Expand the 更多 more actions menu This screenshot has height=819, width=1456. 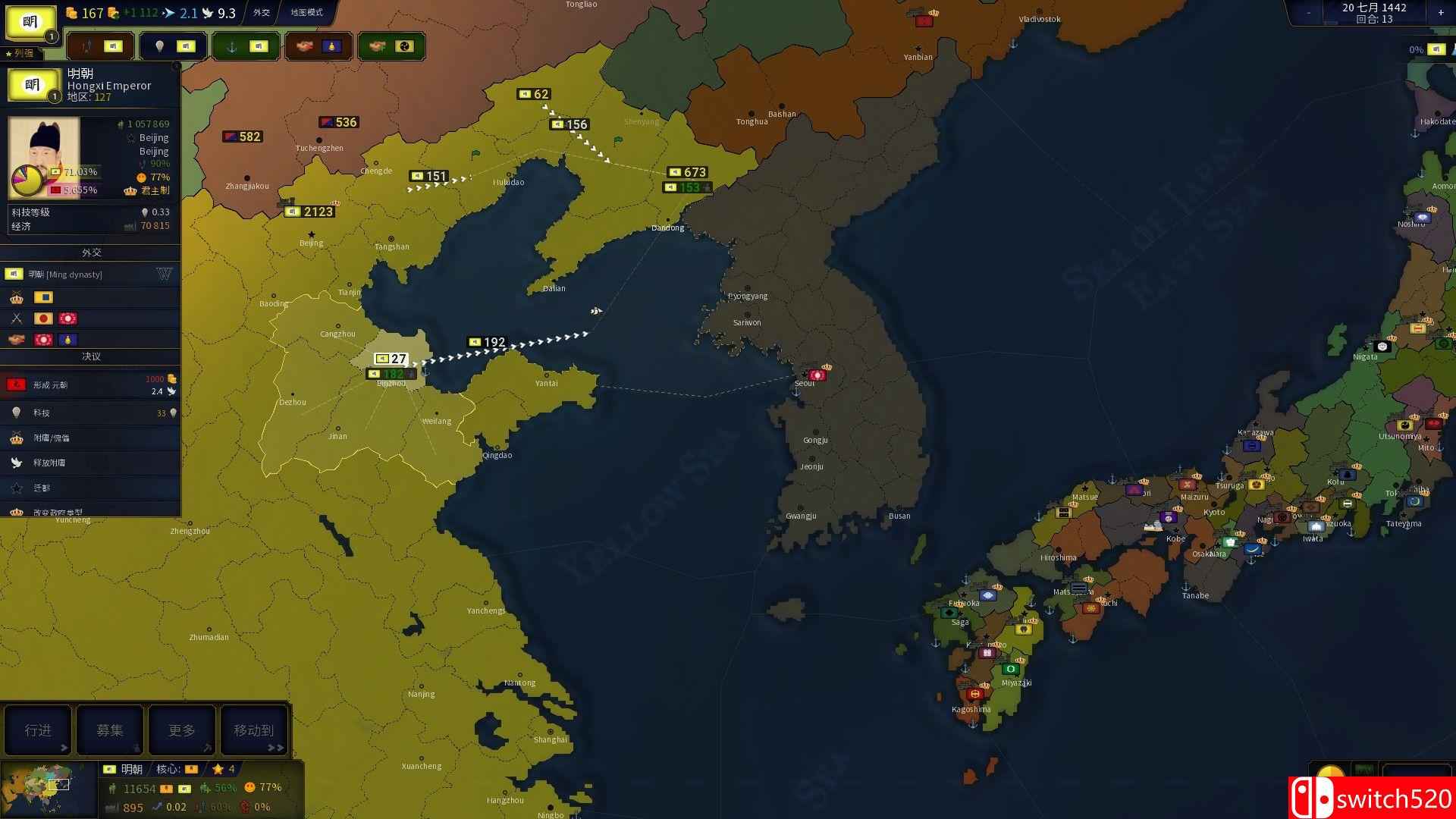[181, 730]
